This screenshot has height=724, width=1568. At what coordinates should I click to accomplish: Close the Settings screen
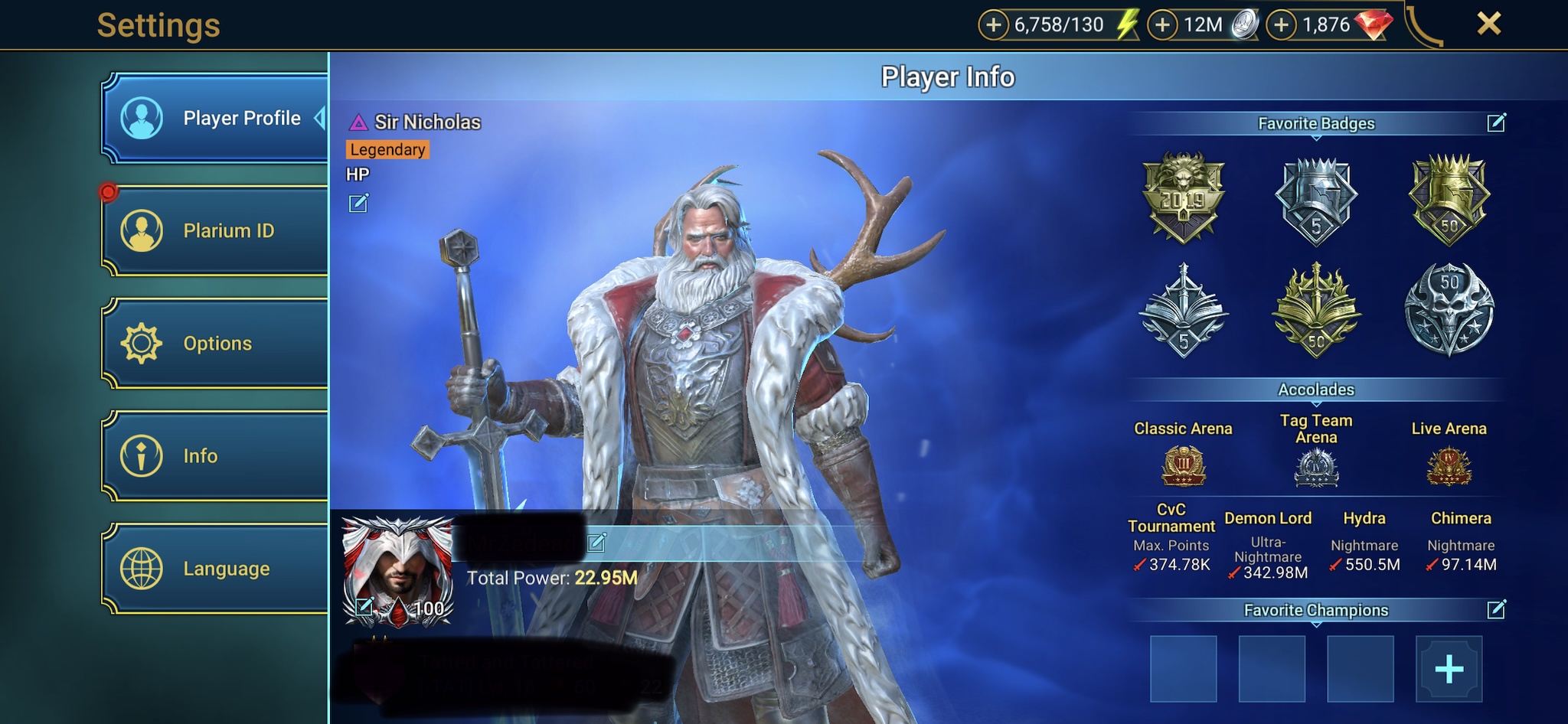point(1488,24)
